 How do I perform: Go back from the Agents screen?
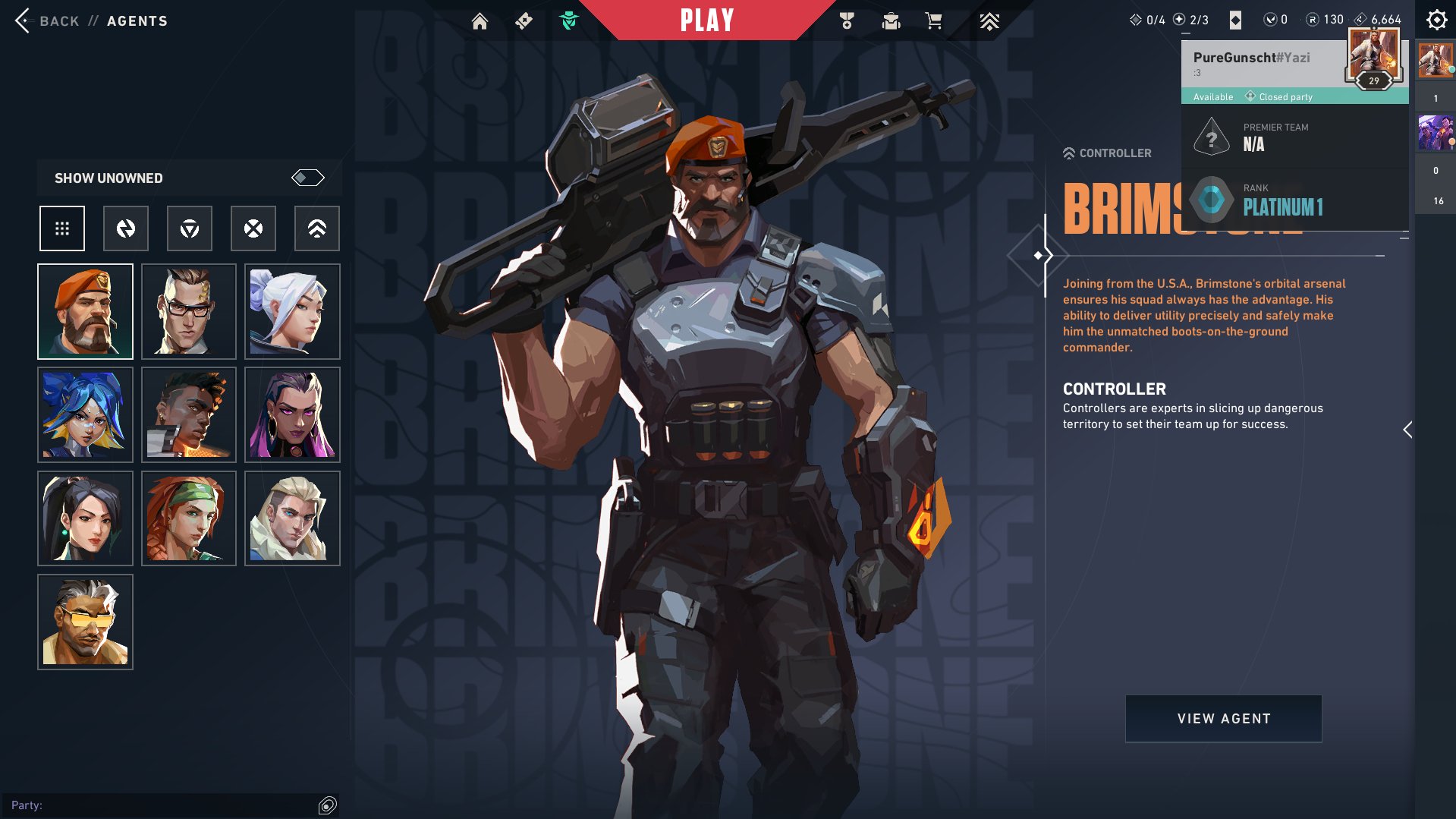coord(24,20)
